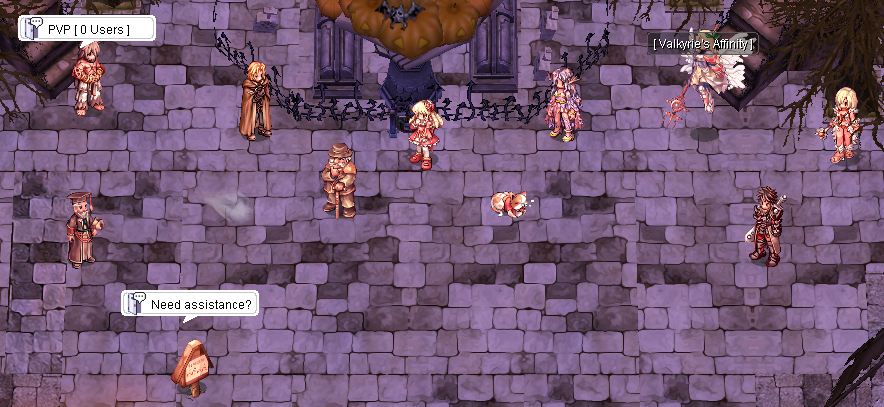Open the PVP chat room box
The image size is (884, 407).
[x=87, y=29]
